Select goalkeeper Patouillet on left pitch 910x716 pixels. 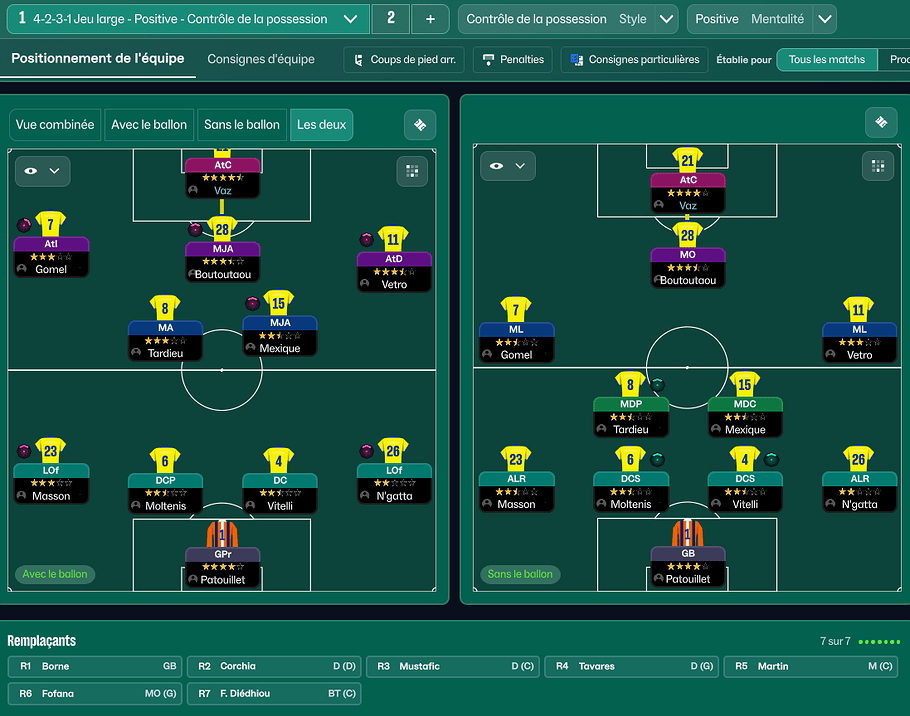[x=222, y=565]
